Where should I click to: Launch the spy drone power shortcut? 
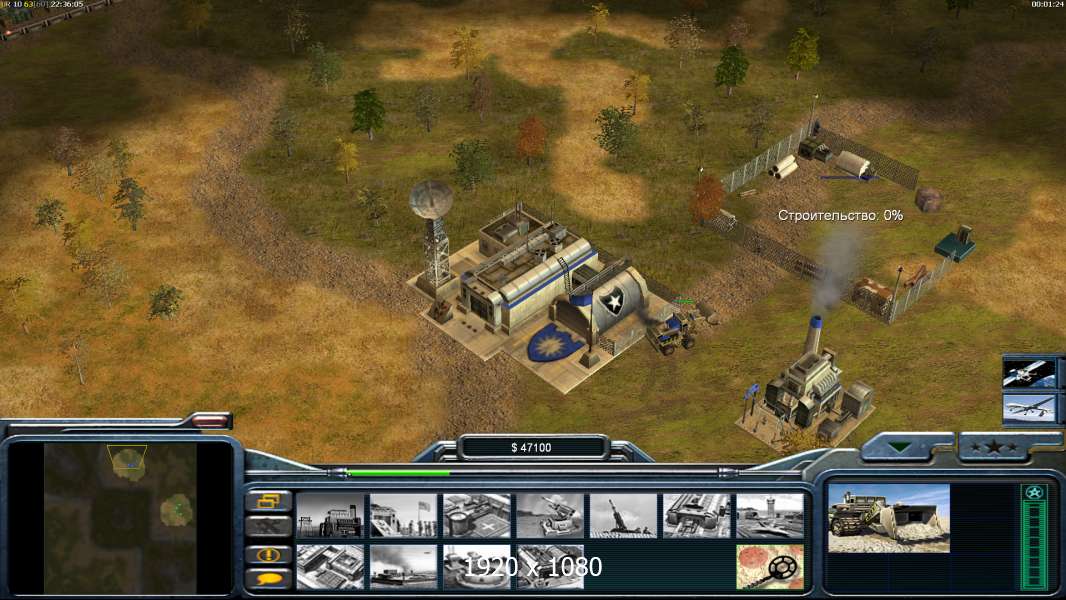point(1029,408)
